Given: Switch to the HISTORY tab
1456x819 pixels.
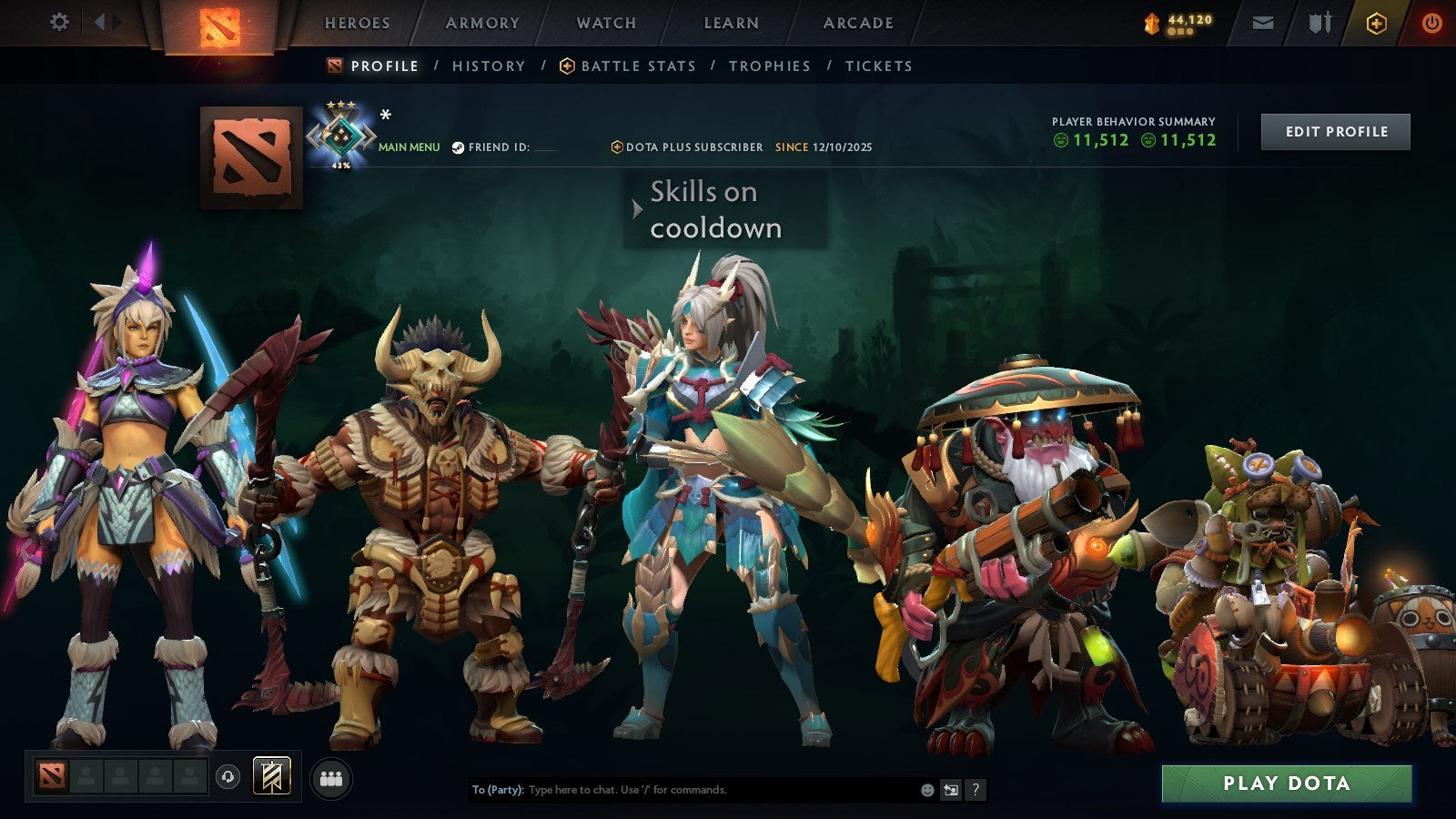Looking at the screenshot, I should click(489, 66).
